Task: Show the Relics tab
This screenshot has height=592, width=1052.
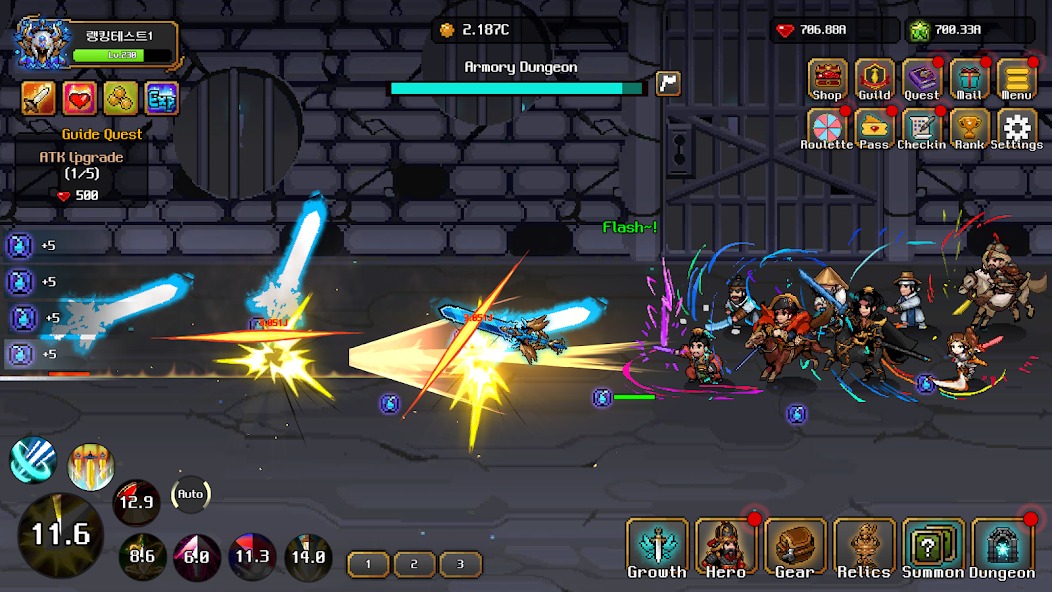Action: pos(864,549)
